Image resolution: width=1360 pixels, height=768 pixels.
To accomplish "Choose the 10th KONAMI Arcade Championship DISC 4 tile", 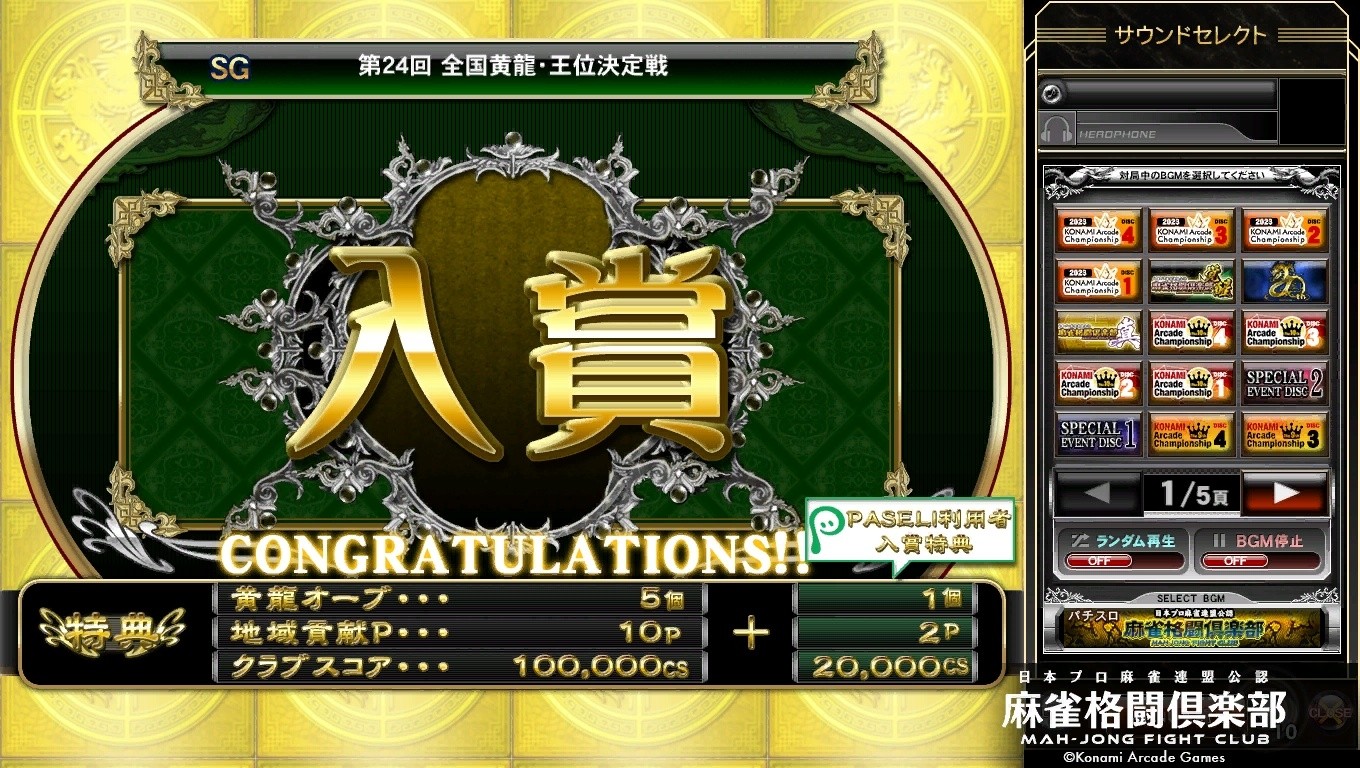I will pyautogui.click(x=1189, y=332).
